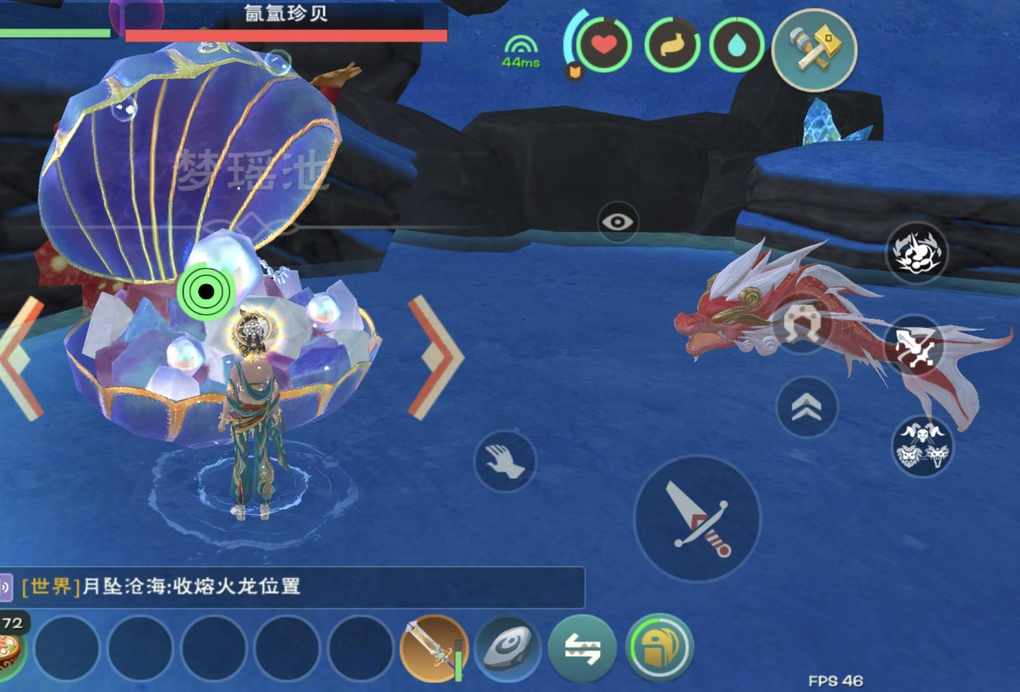This screenshot has width=1020, height=692.
Task: Check the water drop thirst icon
Action: pyautogui.click(x=737, y=45)
